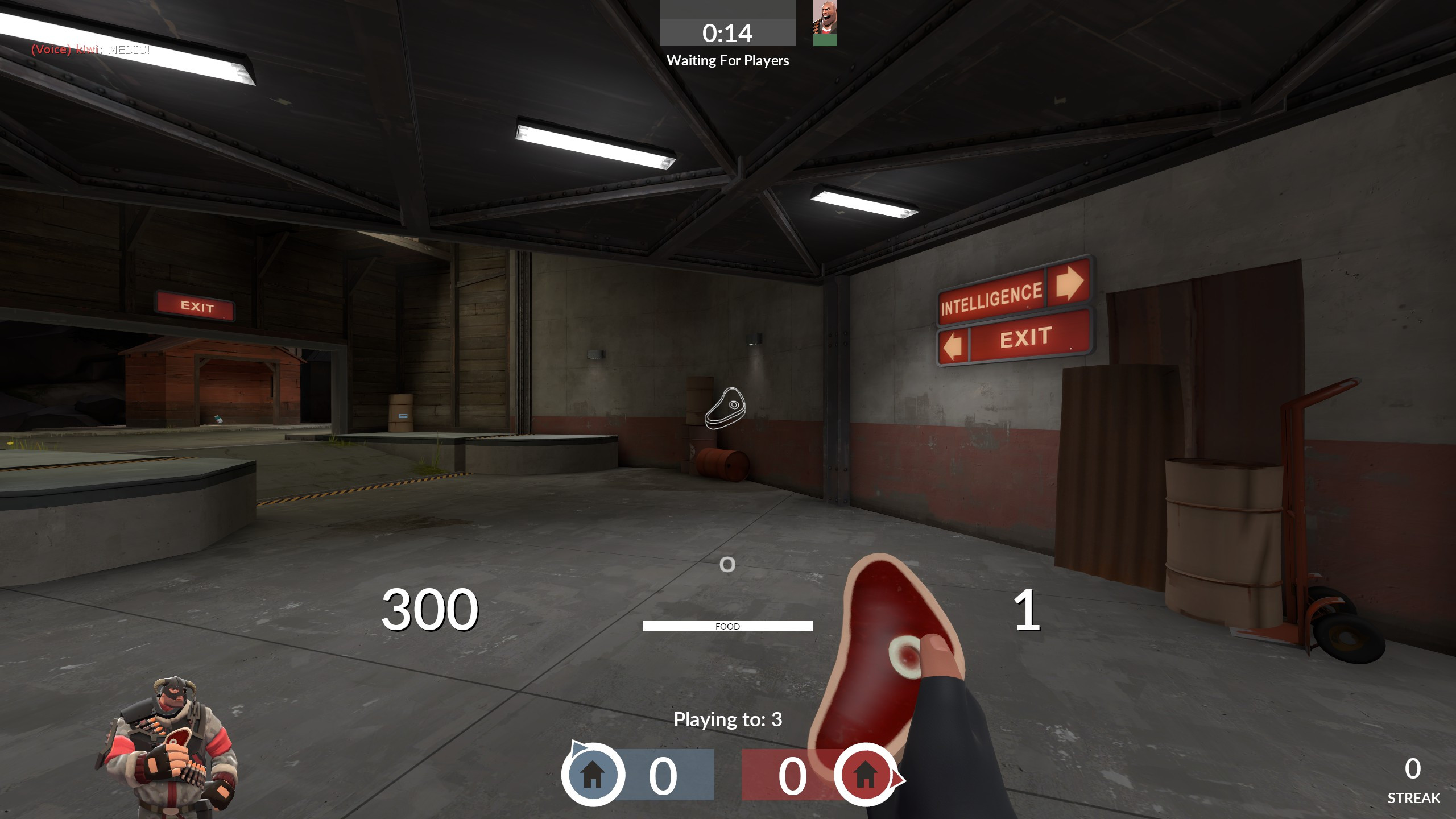Click the health value 300

431,610
